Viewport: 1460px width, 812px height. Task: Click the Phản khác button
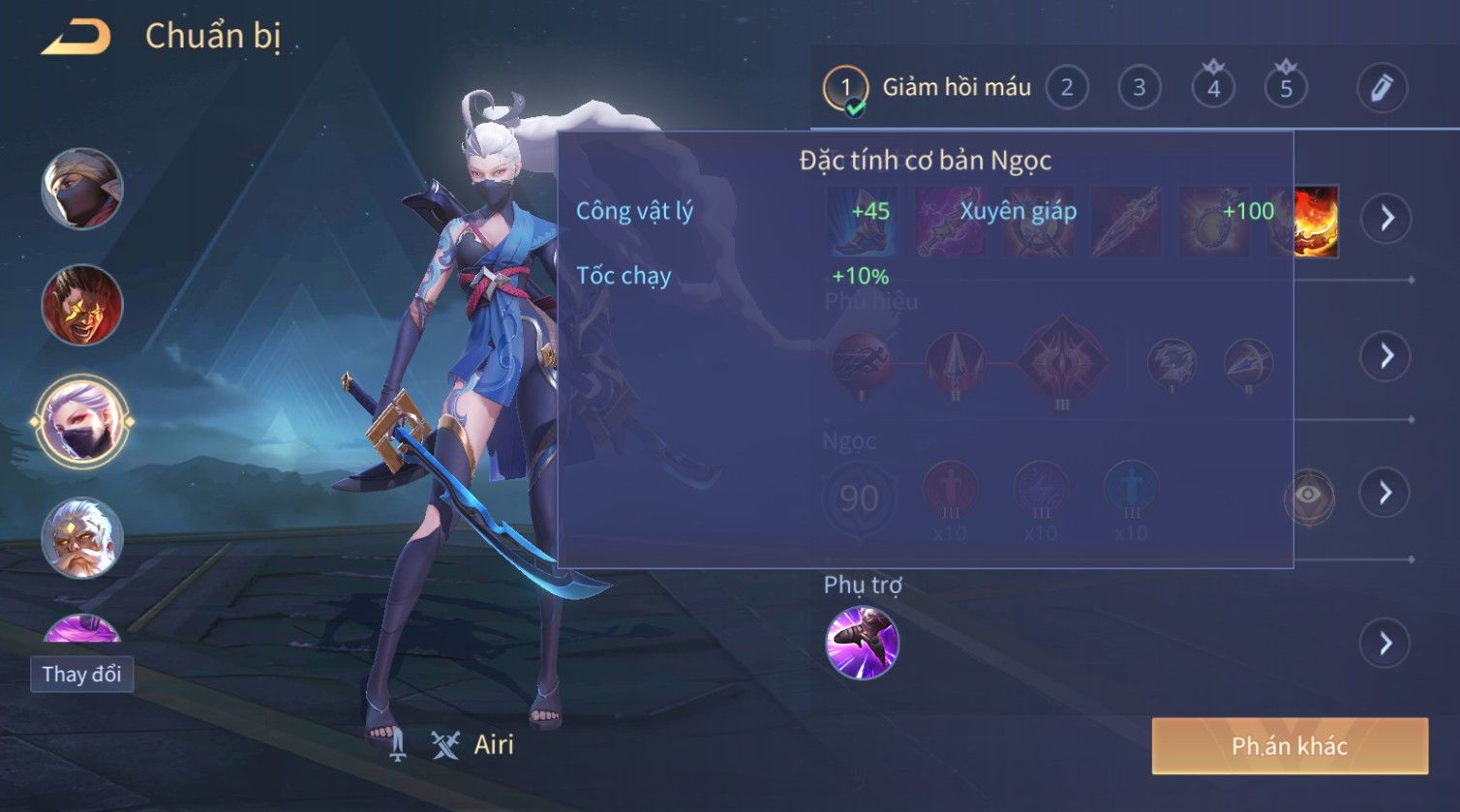point(1290,745)
